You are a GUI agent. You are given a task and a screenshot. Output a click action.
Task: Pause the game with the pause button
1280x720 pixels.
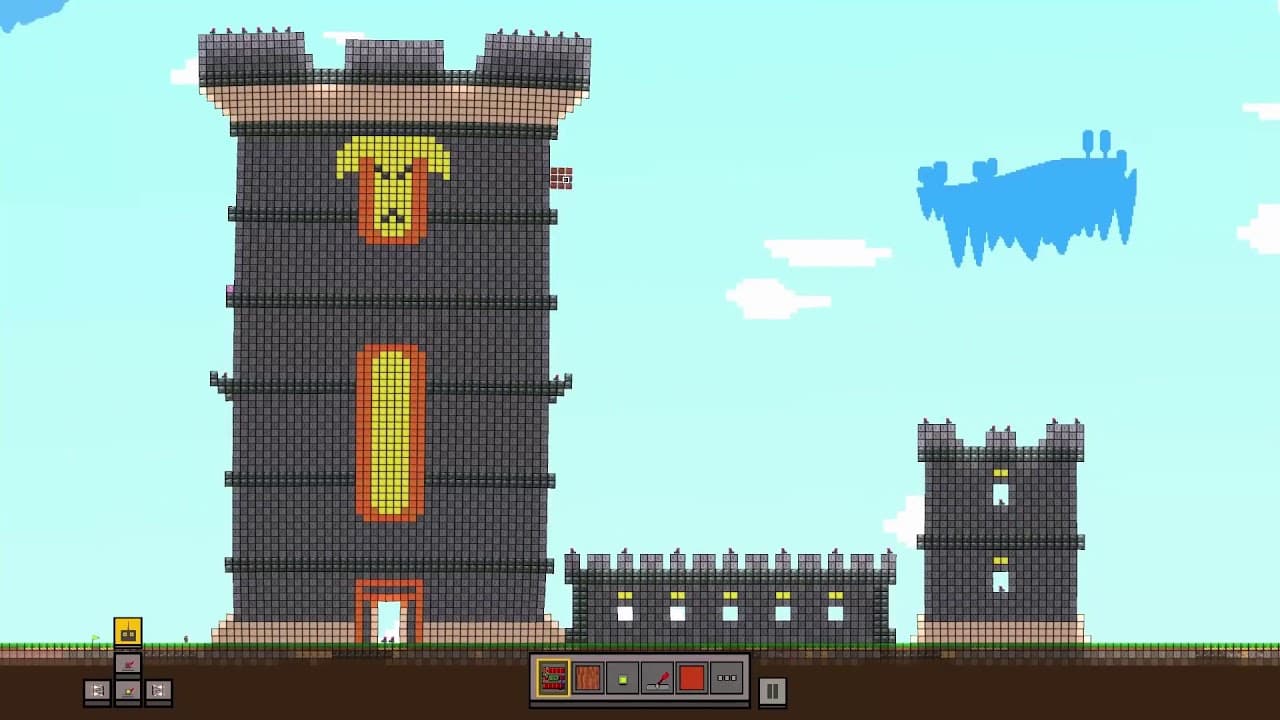coord(773,689)
